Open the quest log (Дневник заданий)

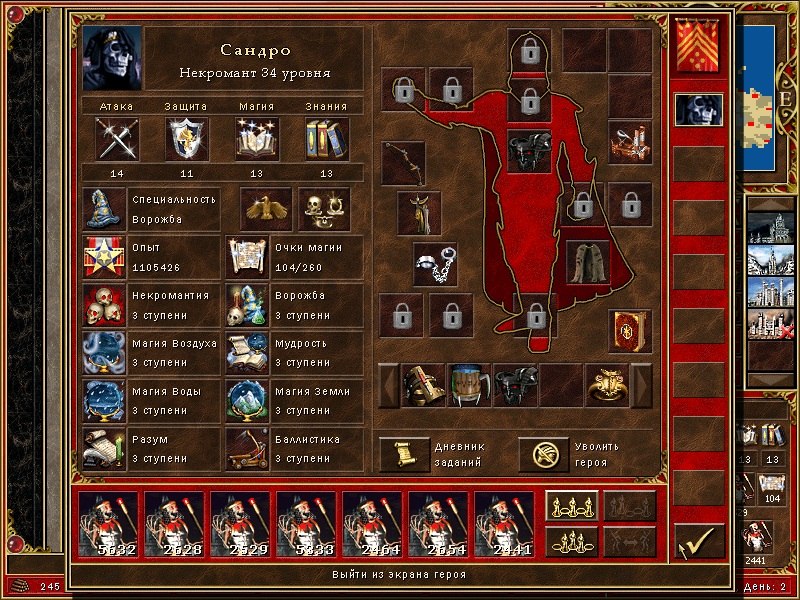click(x=404, y=454)
